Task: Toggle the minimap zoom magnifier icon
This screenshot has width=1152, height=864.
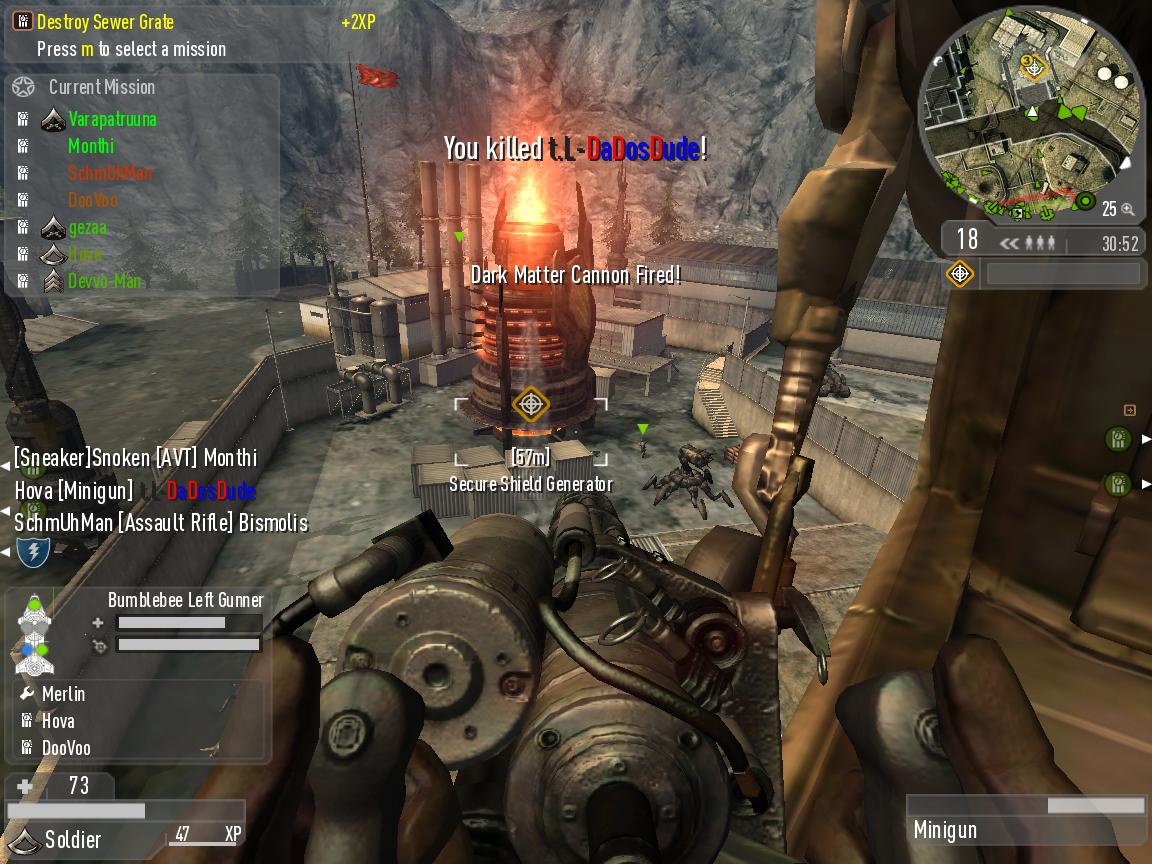Action: click(1127, 209)
